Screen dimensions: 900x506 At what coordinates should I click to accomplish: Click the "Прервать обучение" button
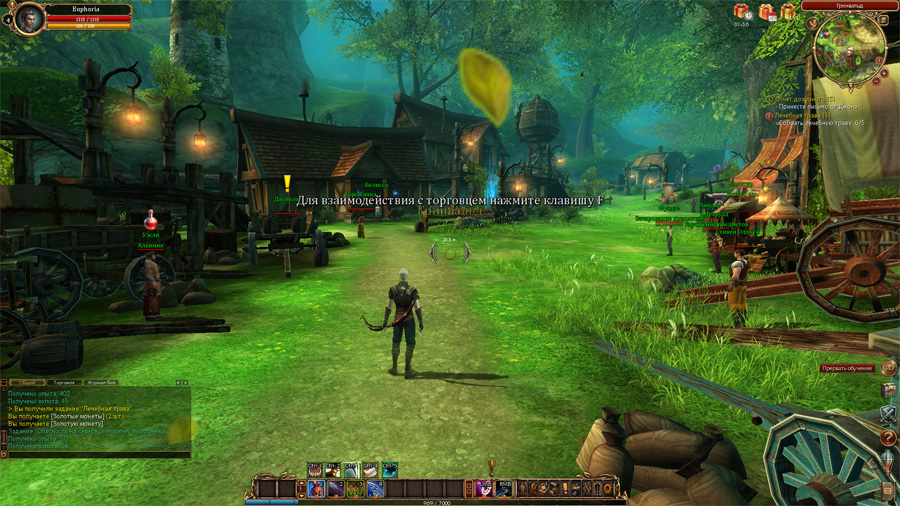pyautogui.click(x=847, y=368)
